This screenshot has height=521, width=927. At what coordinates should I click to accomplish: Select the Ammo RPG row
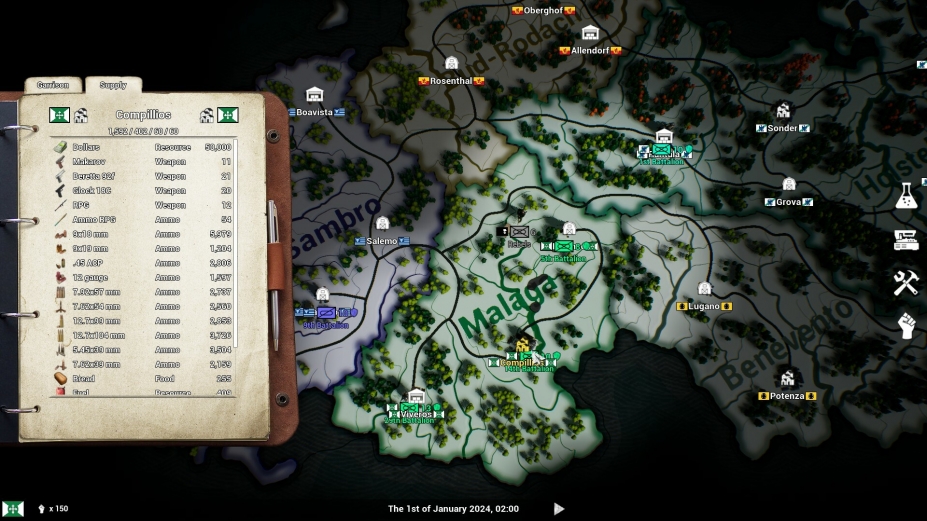143,219
